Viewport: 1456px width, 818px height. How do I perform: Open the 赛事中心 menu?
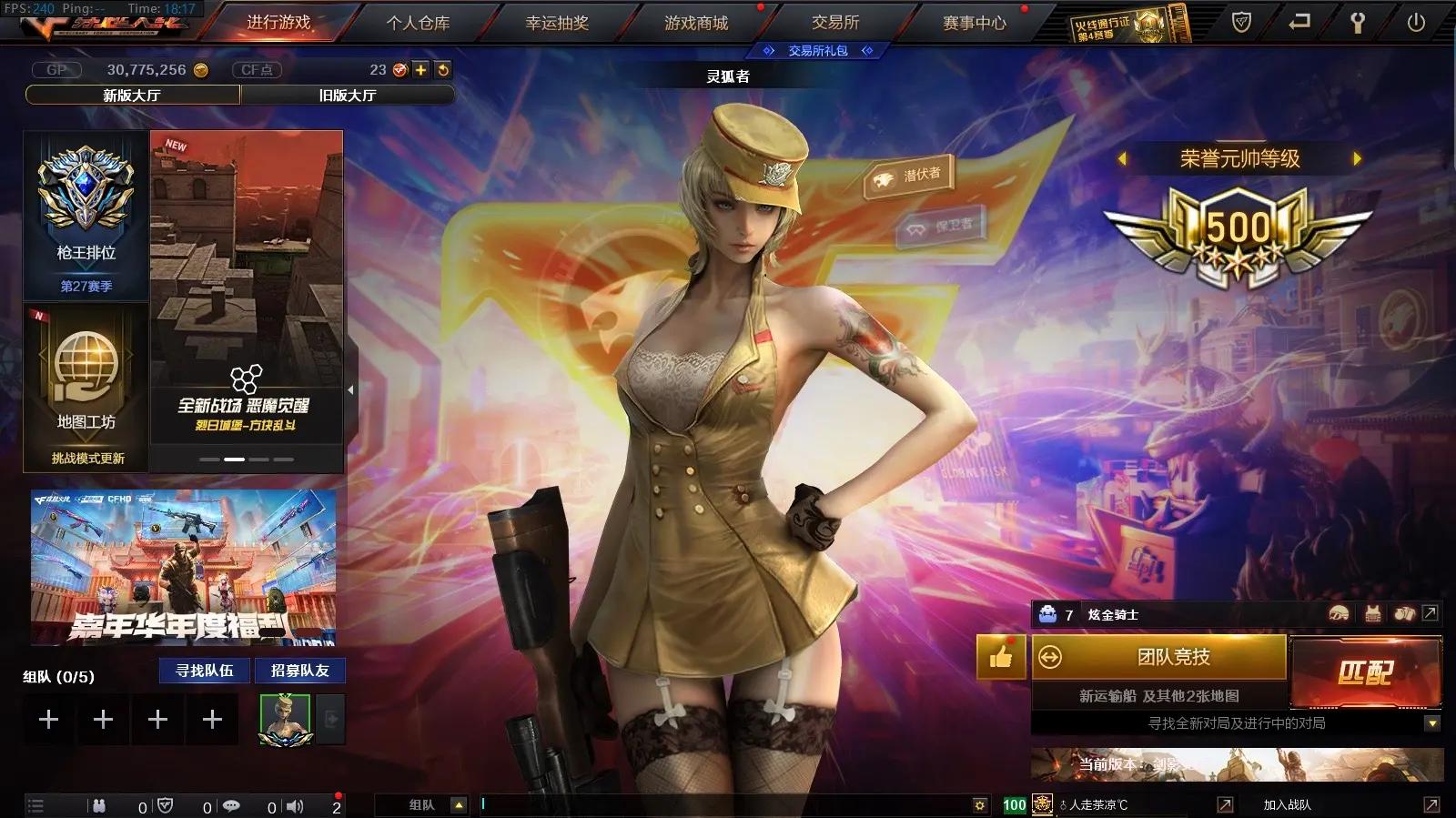[x=976, y=24]
